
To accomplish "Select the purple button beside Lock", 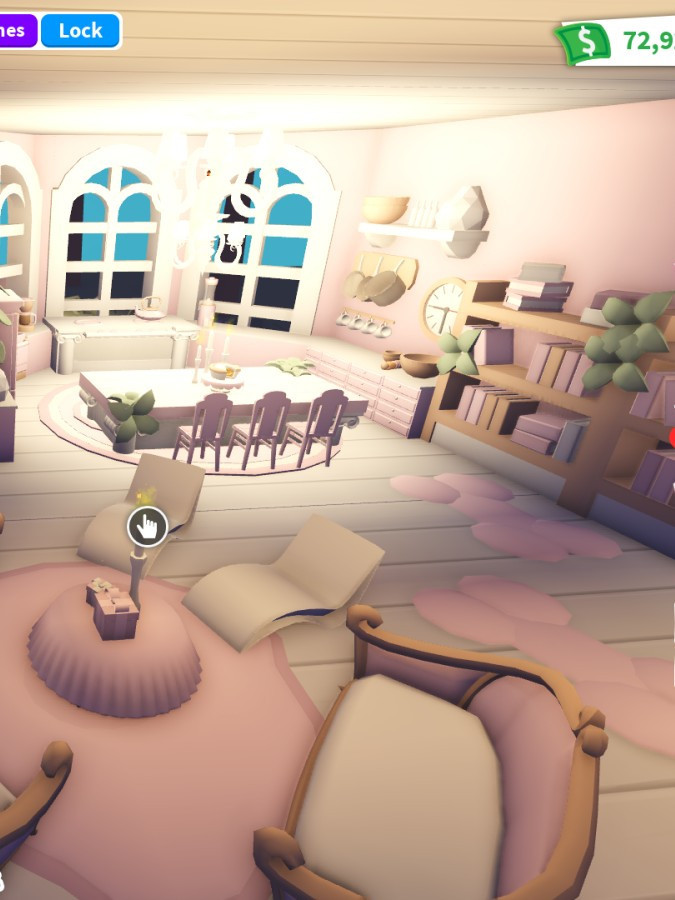I will point(16,31).
